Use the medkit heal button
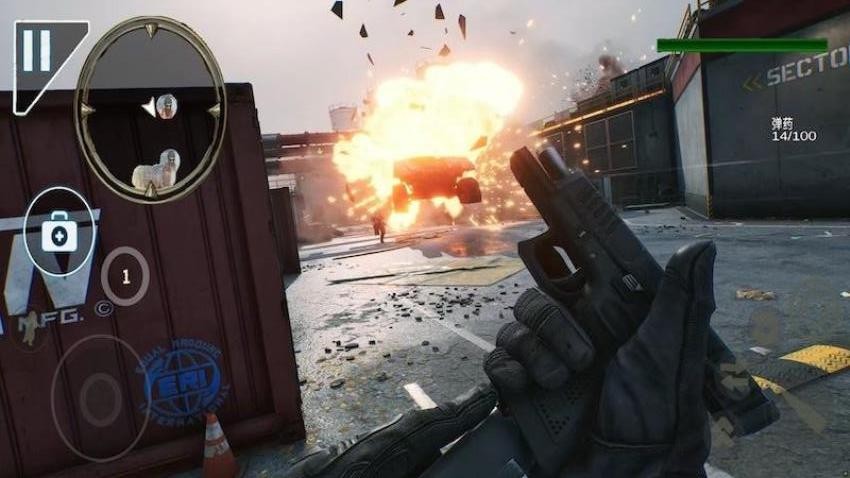This screenshot has width=850, height=478. 59,233
